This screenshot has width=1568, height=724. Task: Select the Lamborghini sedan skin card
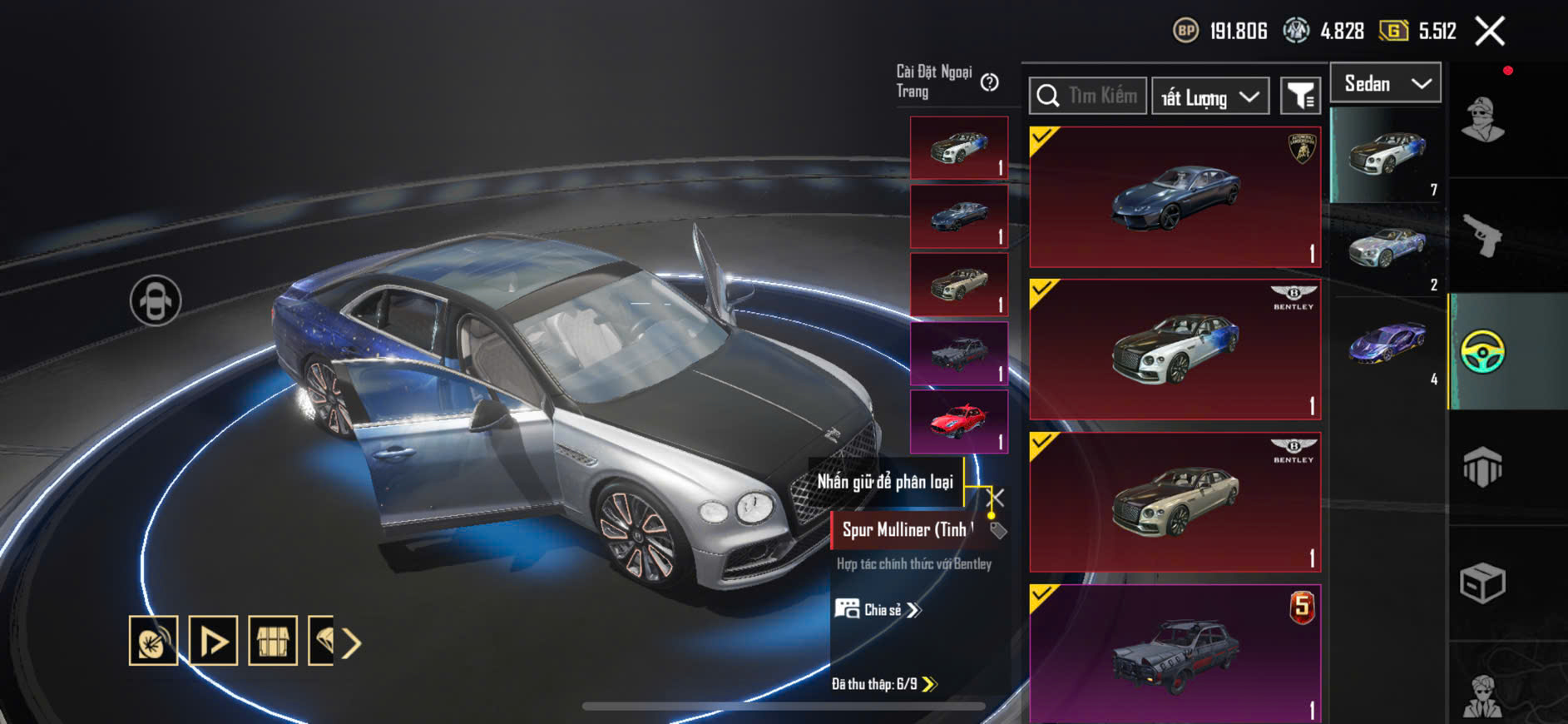[x=1175, y=197]
